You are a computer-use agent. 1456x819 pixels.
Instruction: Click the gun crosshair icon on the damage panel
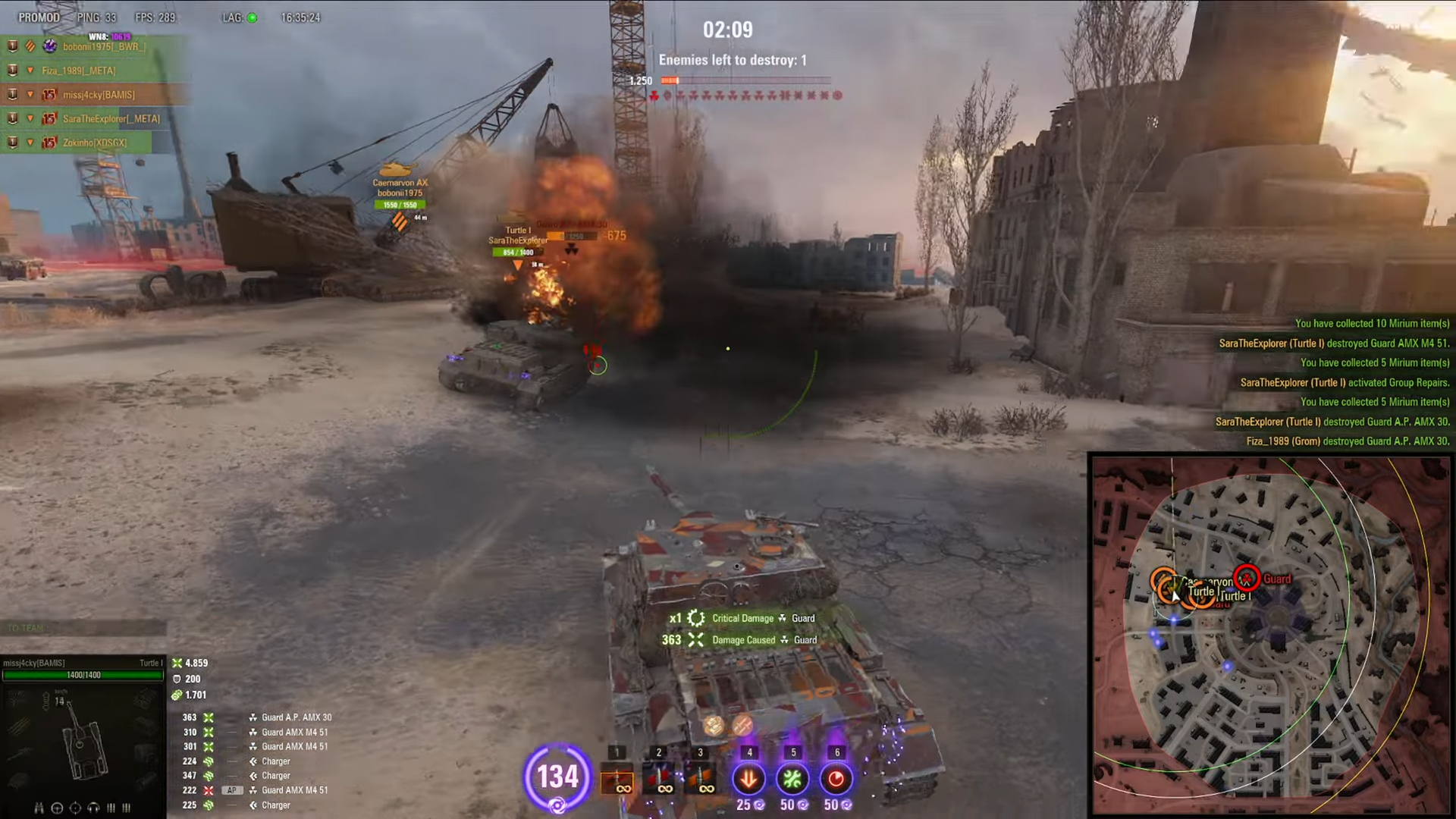coord(74,807)
